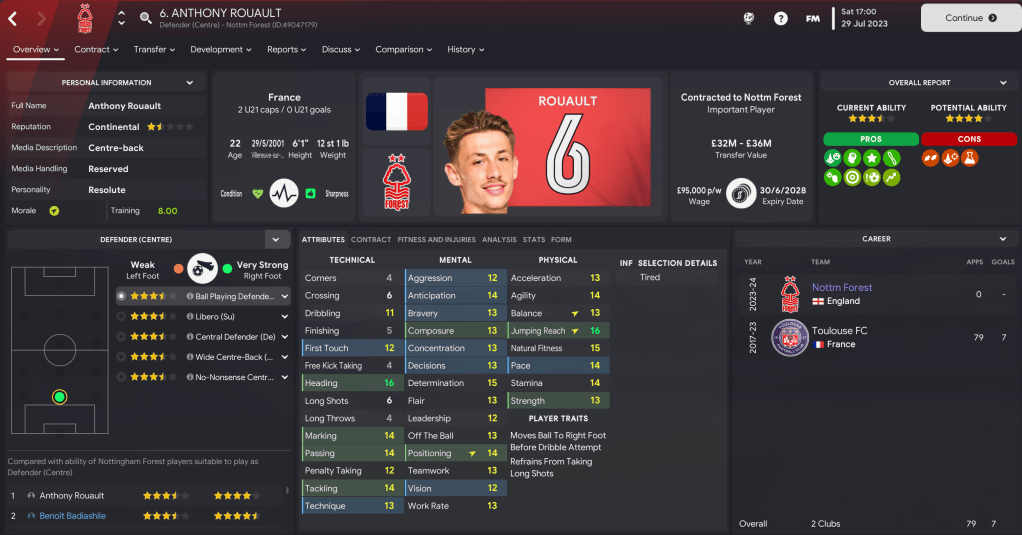The width and height of the screenshot is (1022, 535).
Task: Select the Form tab
Action: [561, 240]
